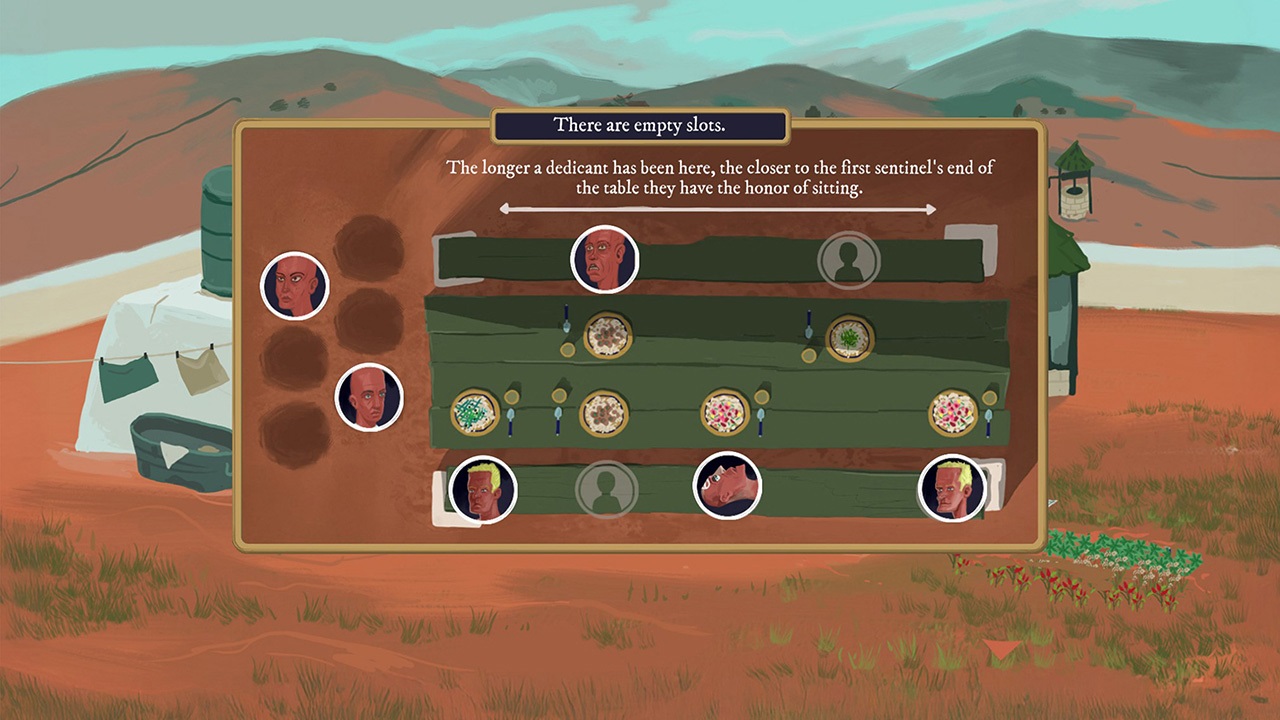The height and width of the screenshot is (720, 1280).
Task: Click the spoon beside the center stew plate
Action: [558, 420]
